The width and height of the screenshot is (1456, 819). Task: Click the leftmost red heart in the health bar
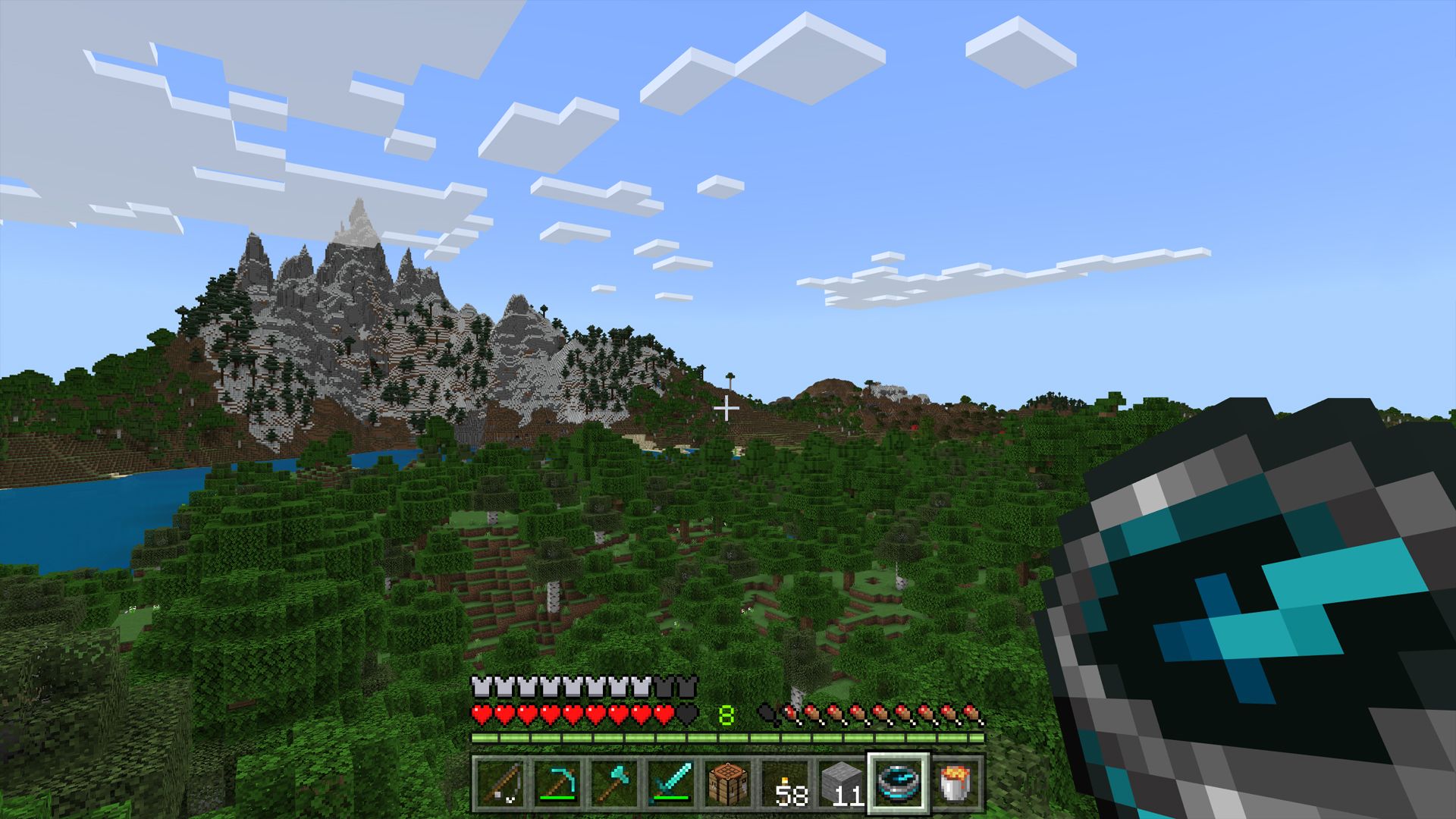pyautogui.click(x=481, y=713)
